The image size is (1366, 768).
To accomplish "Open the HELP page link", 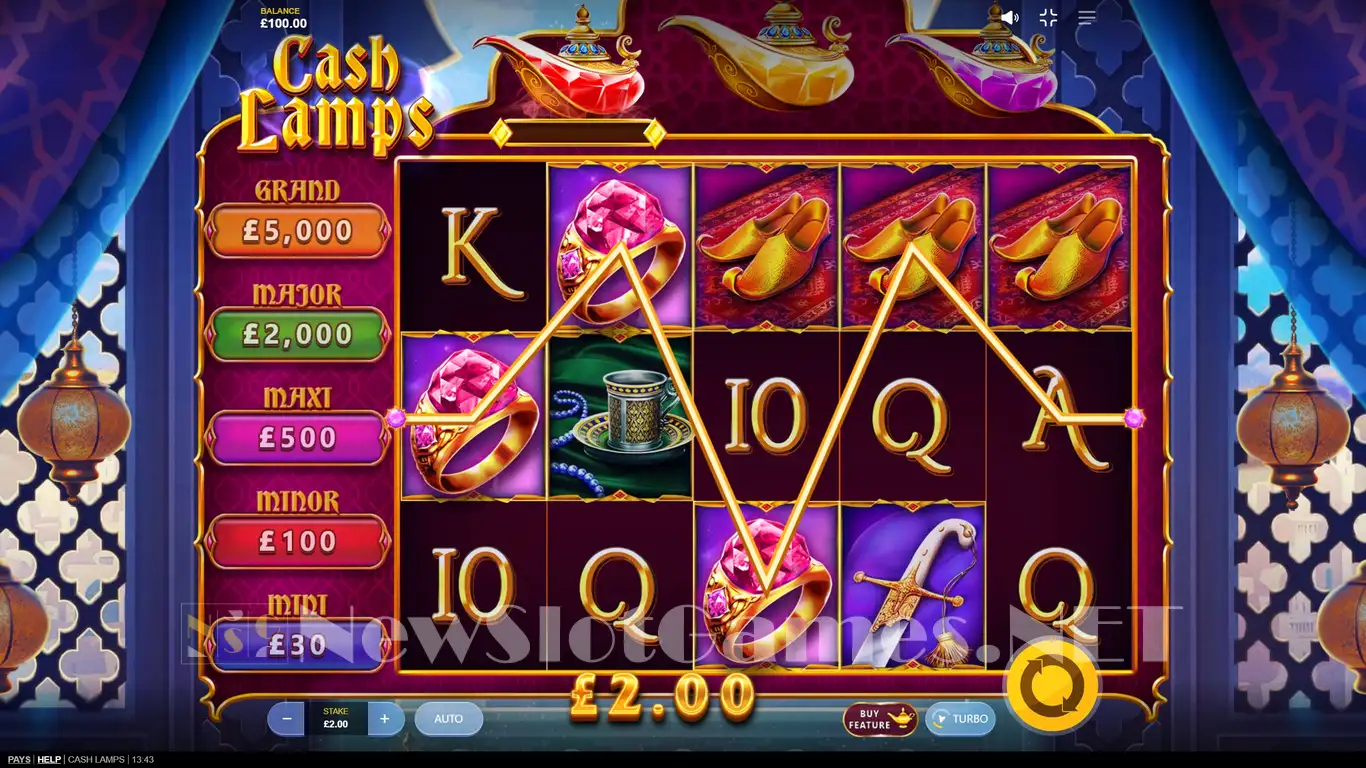I will (x=49, y=760).
